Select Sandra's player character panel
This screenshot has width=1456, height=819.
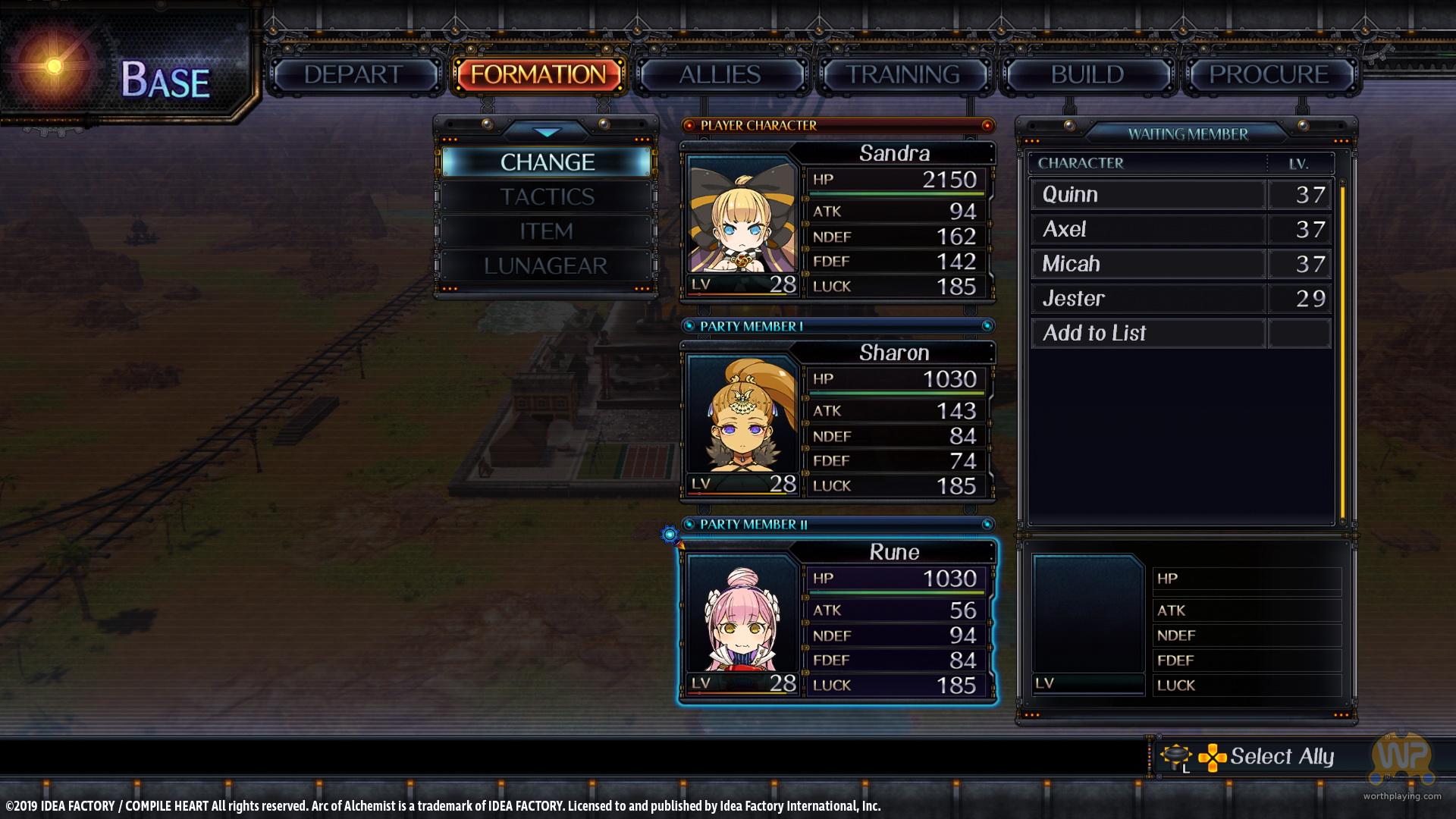(x=837, y=221)
